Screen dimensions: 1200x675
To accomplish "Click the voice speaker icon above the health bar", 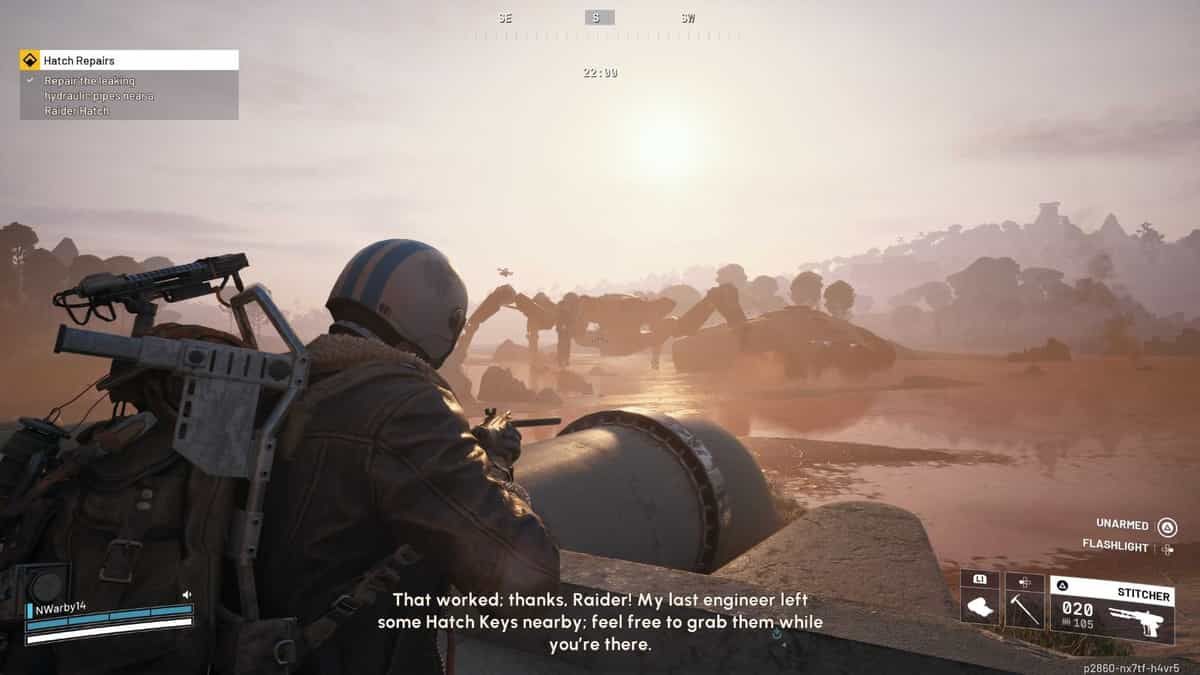I will tap(186, 595).
